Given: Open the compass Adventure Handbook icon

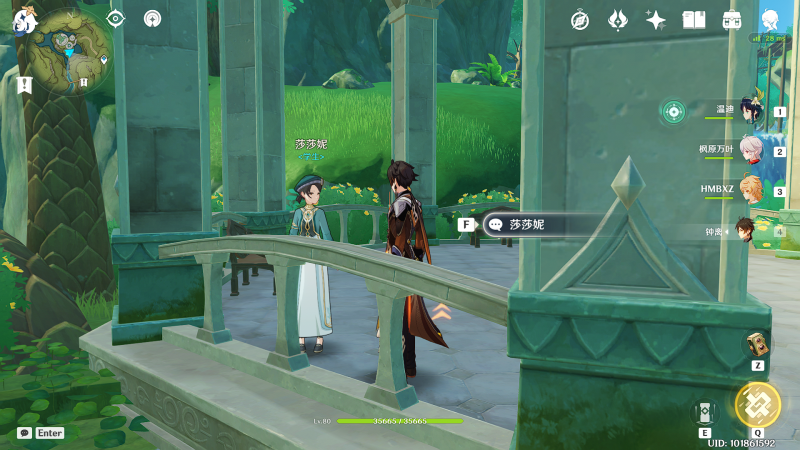Looking at the screenshot, I should (580, 19).
